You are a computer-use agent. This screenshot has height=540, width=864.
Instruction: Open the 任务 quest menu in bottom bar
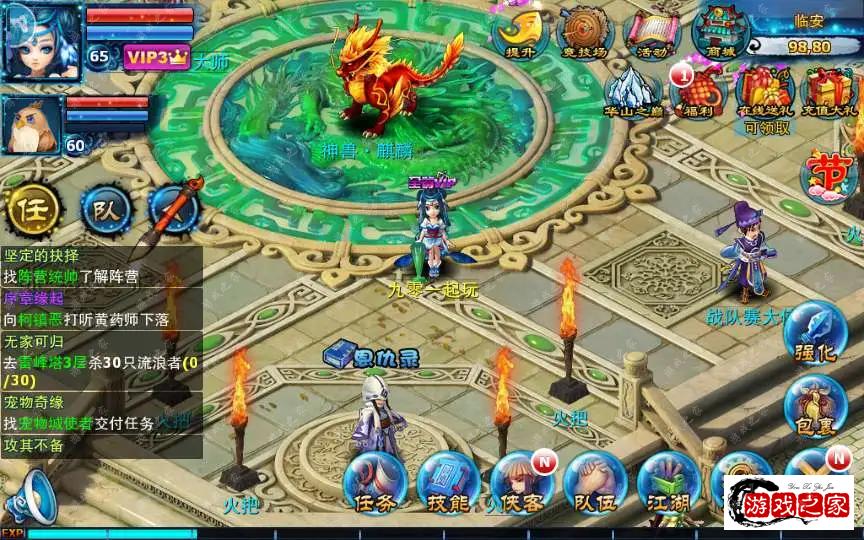coord(374,483)
